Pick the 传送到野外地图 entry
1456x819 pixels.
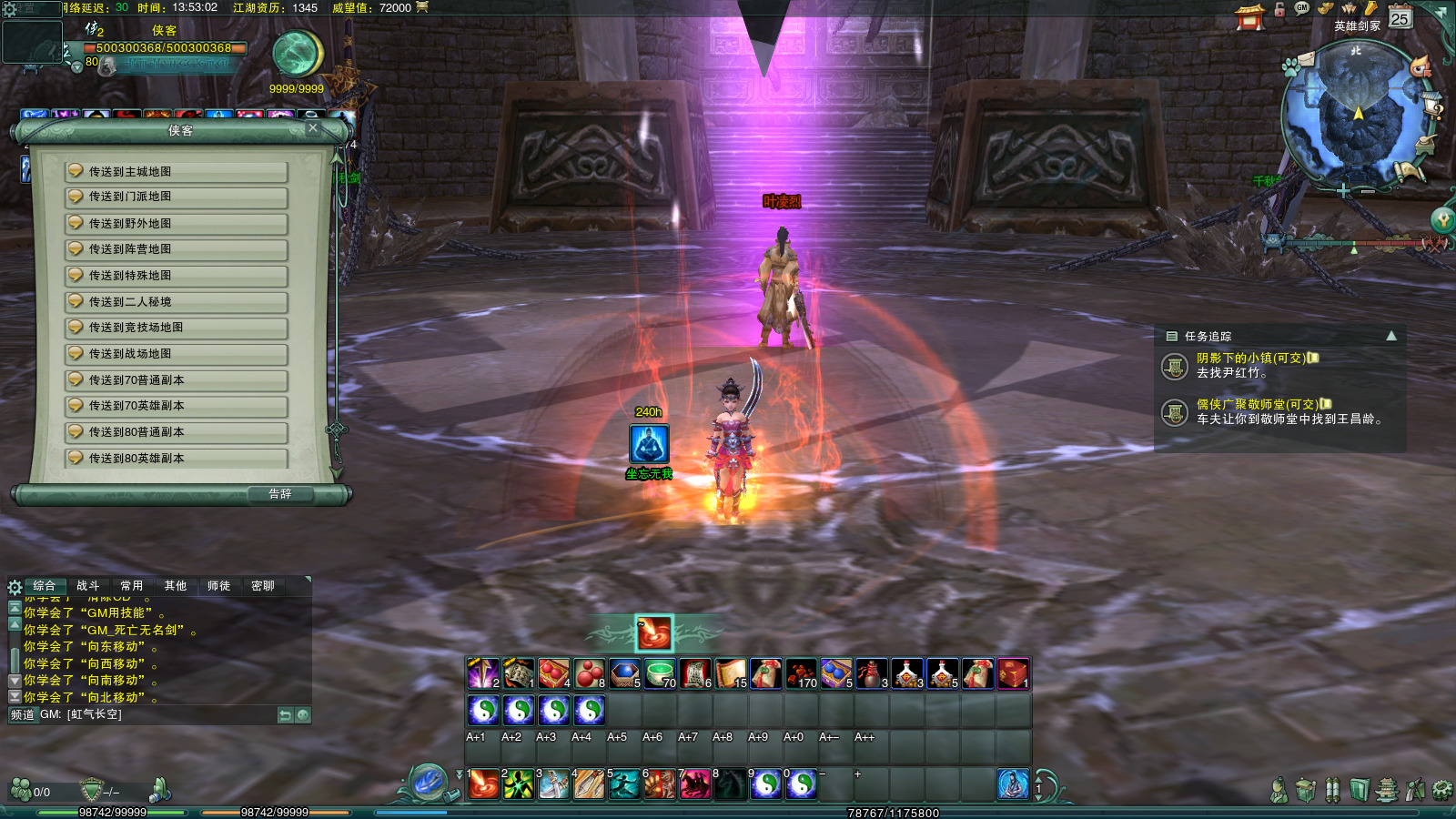click(177, 224)
